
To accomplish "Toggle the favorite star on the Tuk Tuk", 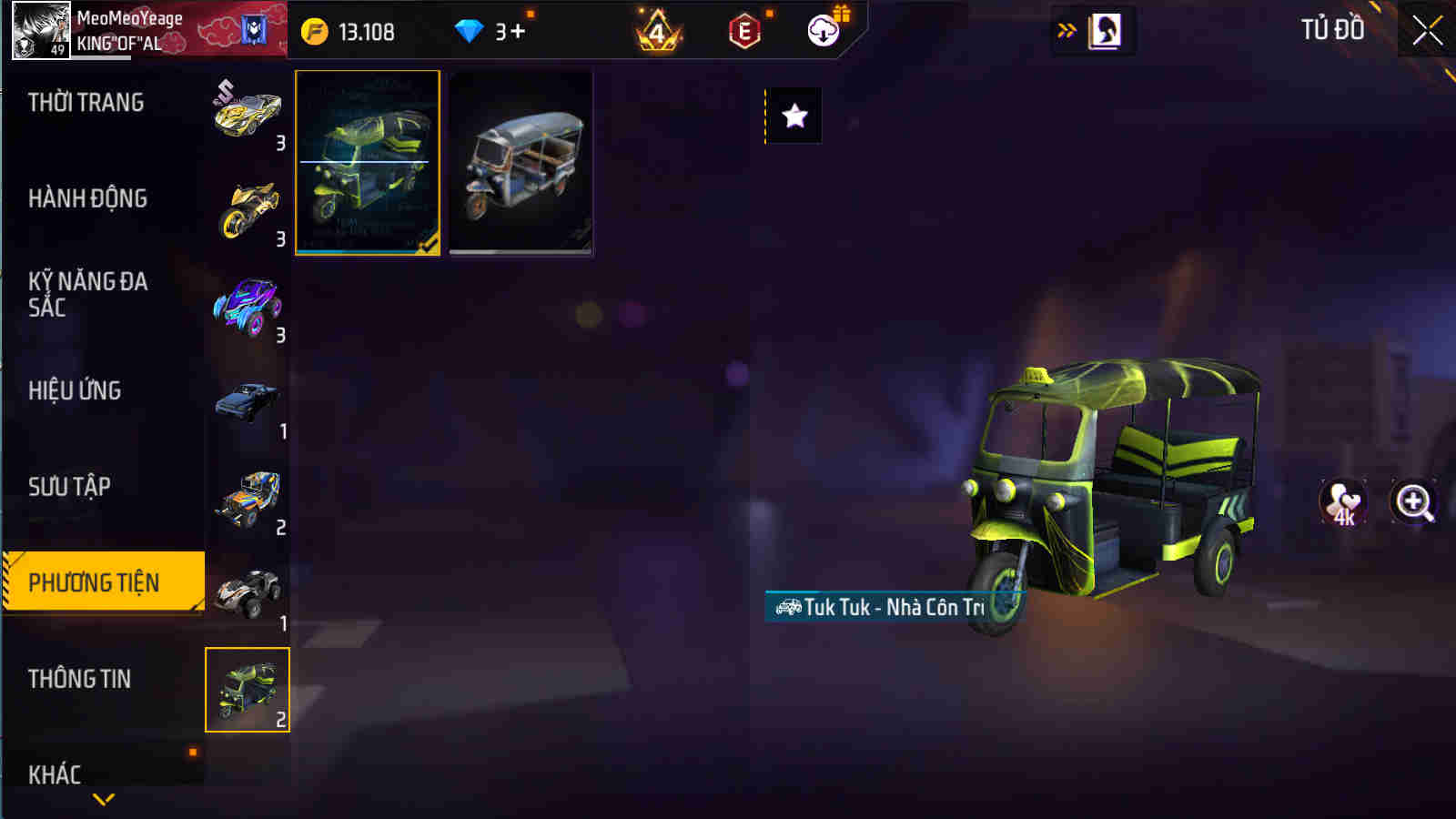I will pyautogui.click(x=795, y=116).
